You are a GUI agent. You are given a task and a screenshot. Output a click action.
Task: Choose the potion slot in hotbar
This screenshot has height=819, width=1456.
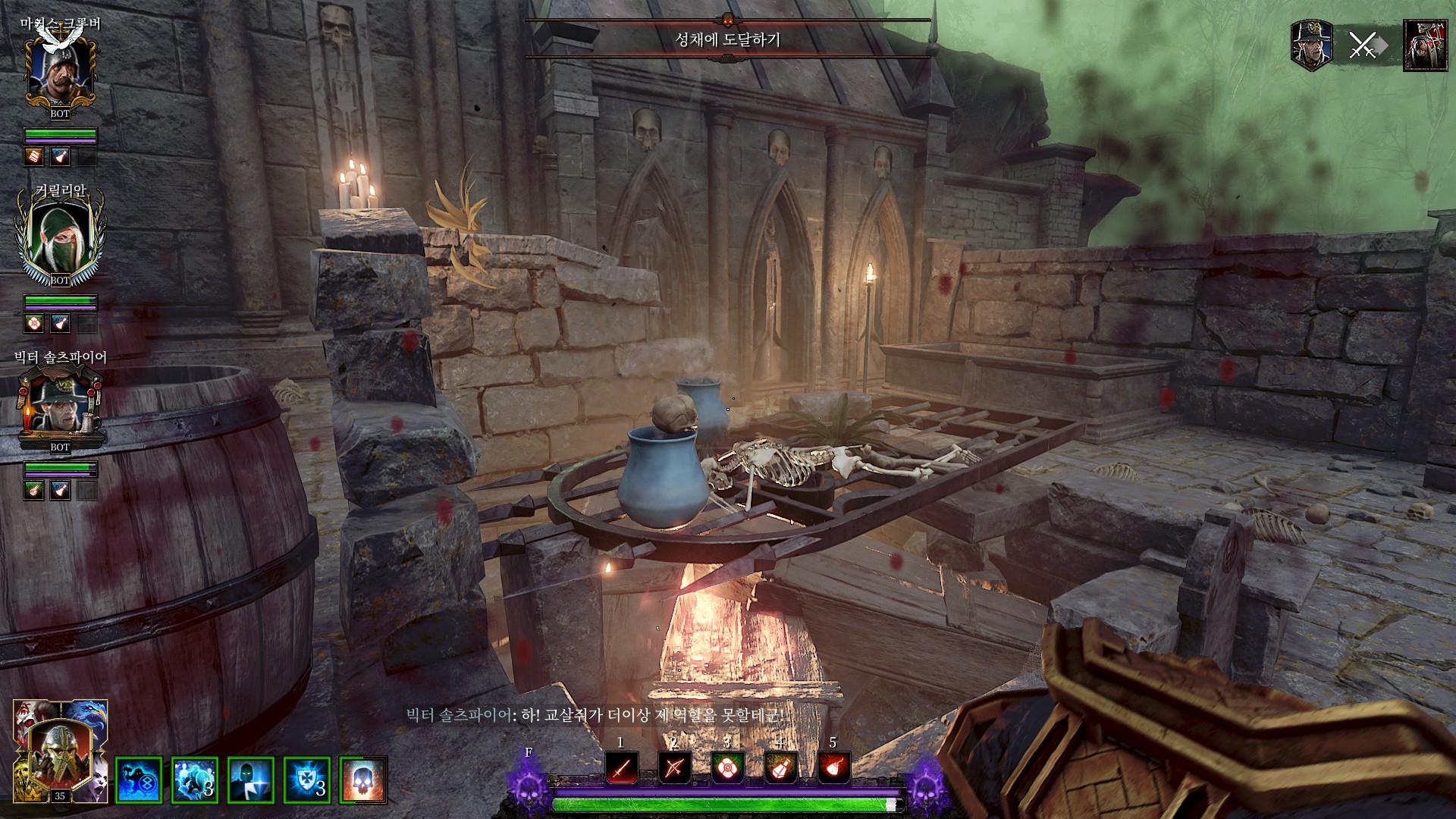coord(780,768)
